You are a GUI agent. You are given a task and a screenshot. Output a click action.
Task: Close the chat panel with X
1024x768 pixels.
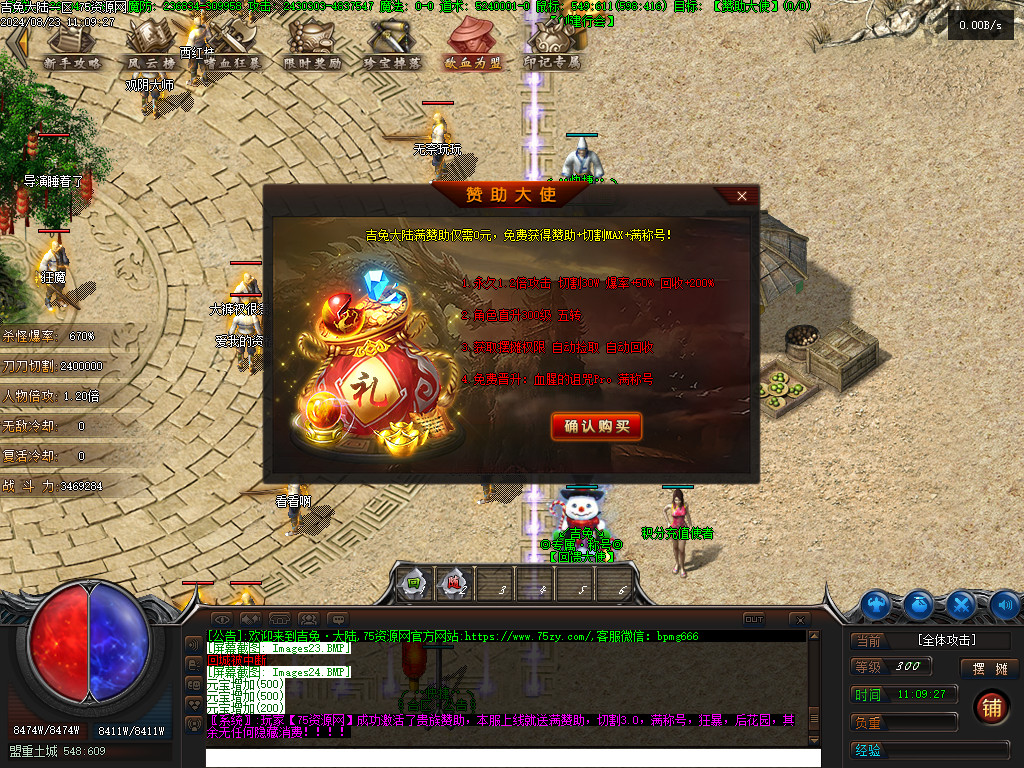click(799, 620)
